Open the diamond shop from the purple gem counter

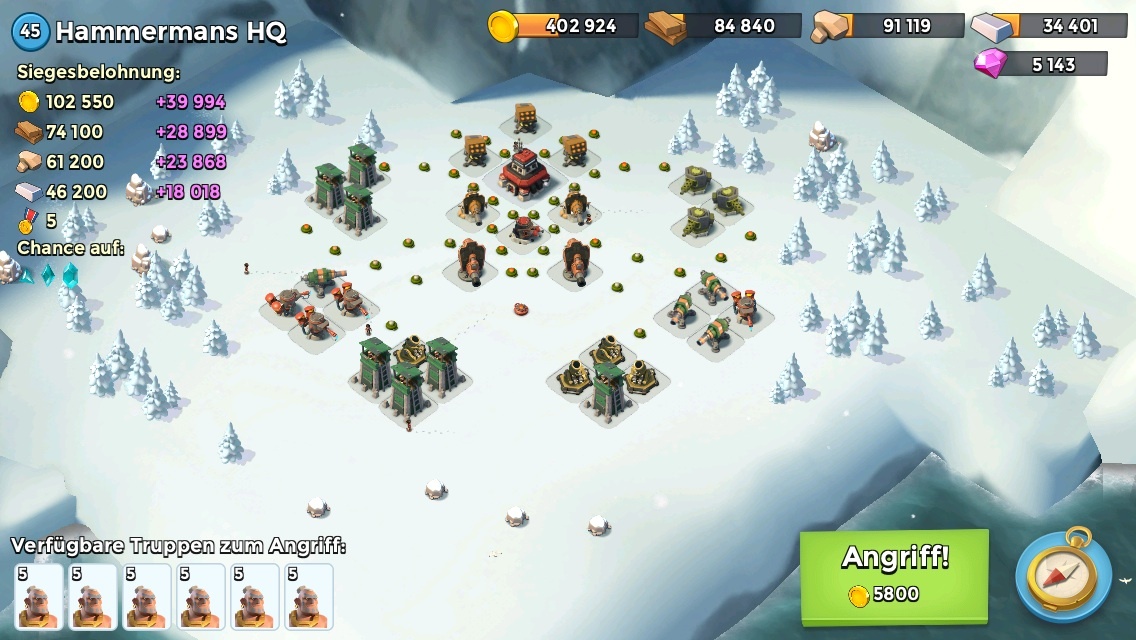(1042, 65)
